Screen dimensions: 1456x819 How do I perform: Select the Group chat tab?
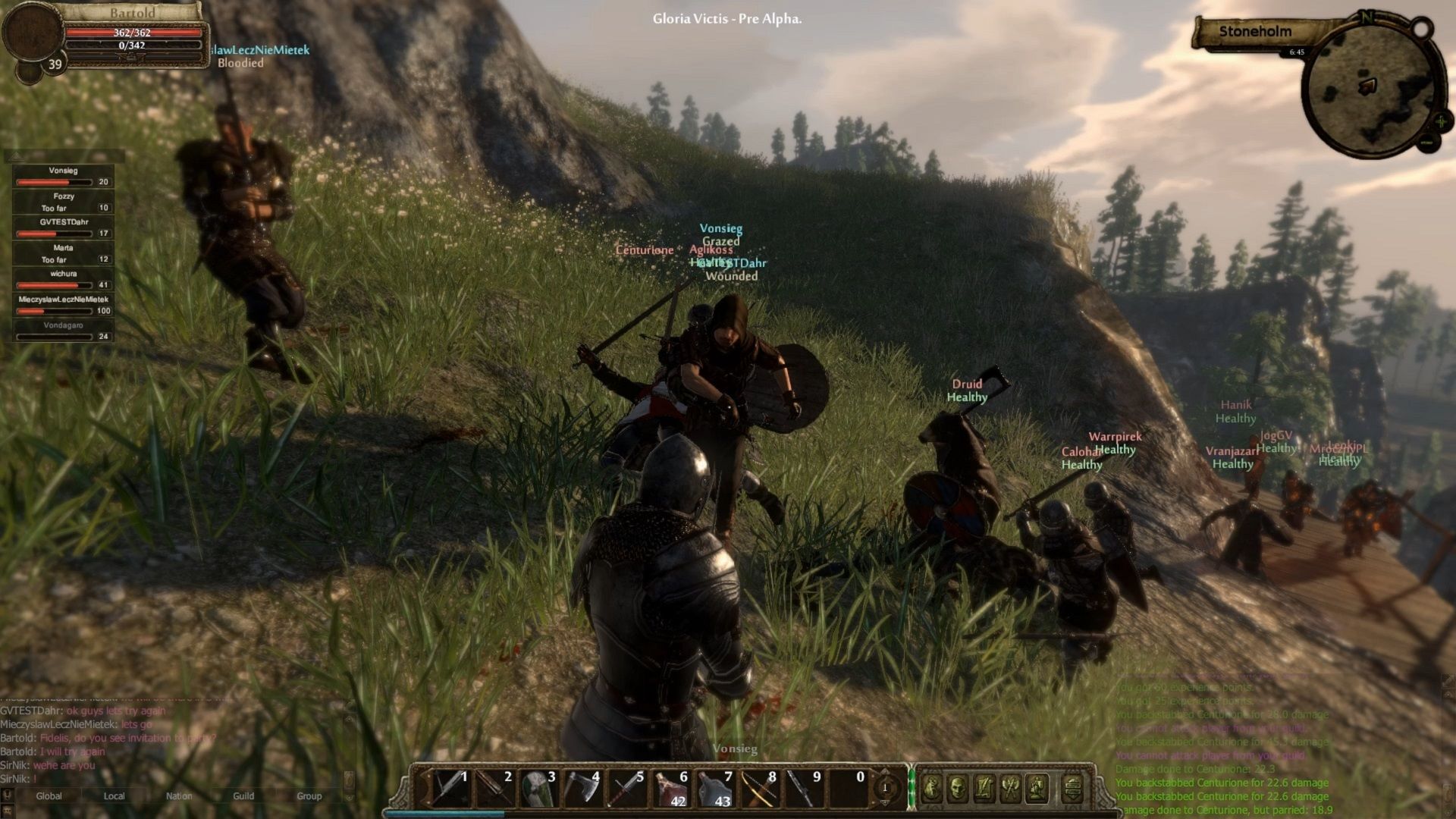pos(309,796)
